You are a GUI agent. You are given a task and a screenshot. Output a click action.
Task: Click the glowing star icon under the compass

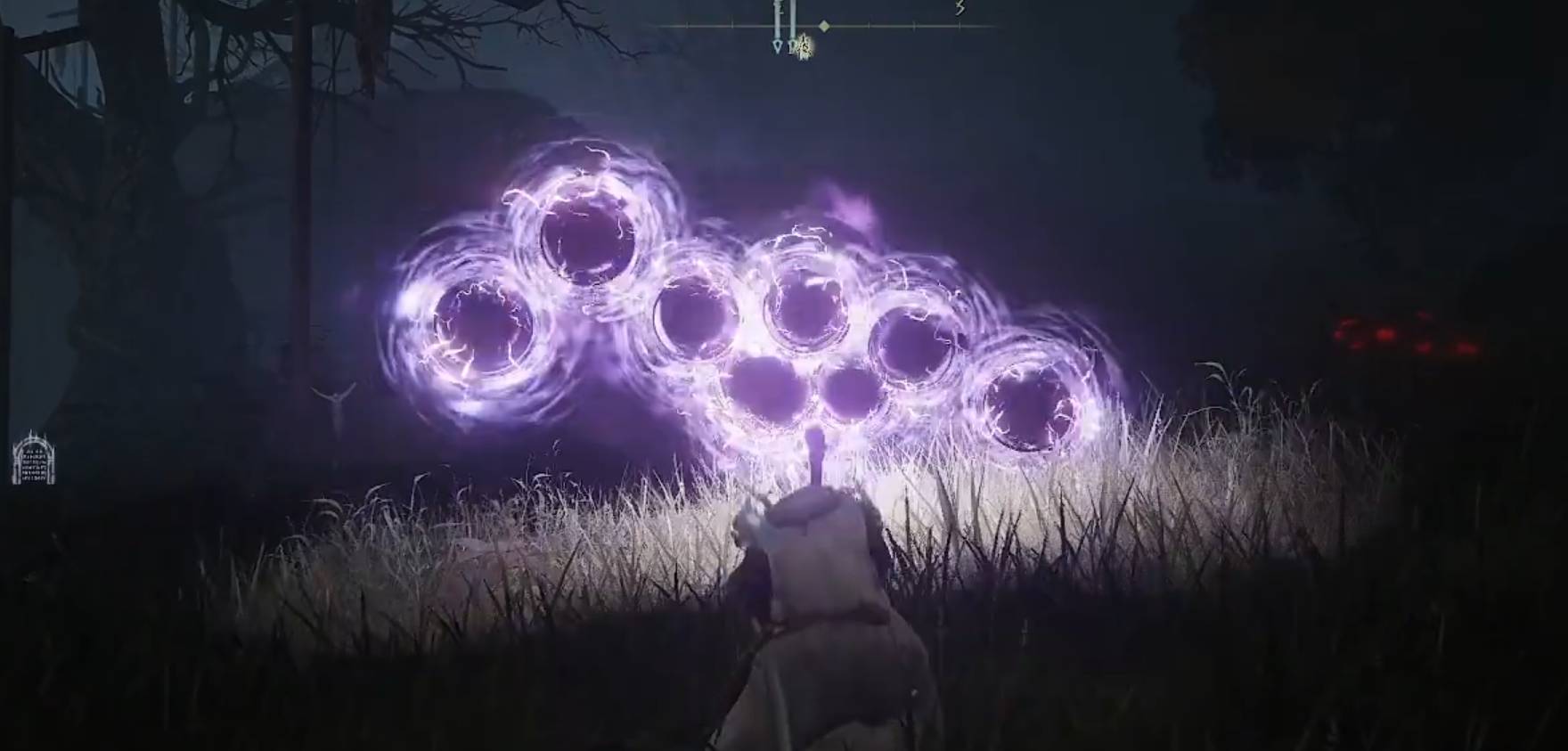point(803,47)
